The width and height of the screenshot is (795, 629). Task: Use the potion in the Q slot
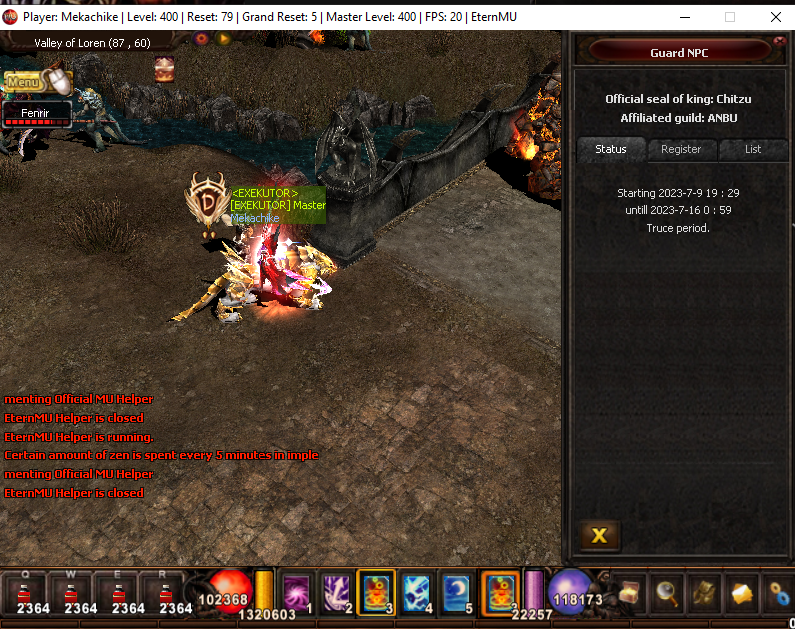(x=33, y=592)
